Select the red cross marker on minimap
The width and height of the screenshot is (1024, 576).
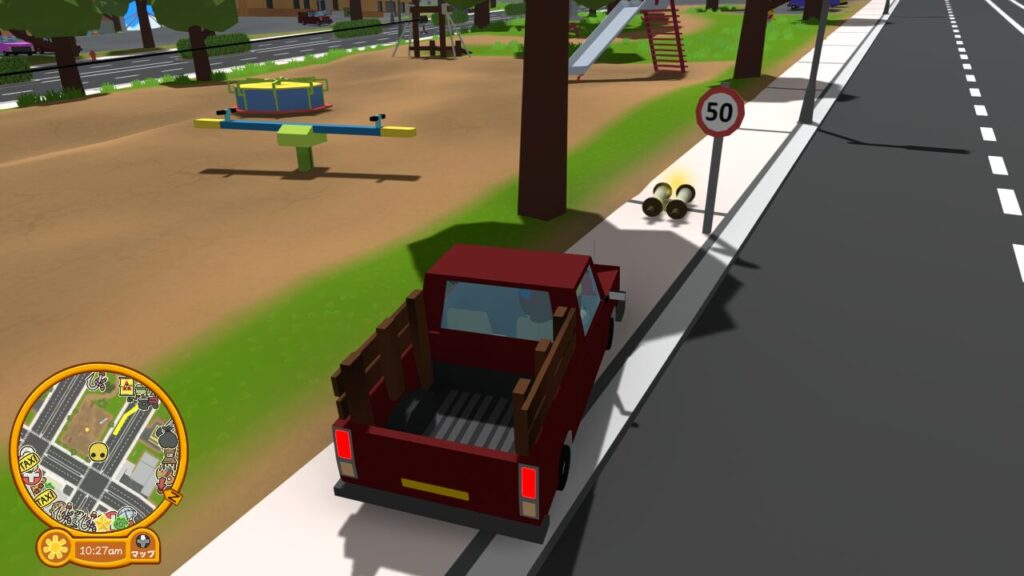tap(33, 478)
